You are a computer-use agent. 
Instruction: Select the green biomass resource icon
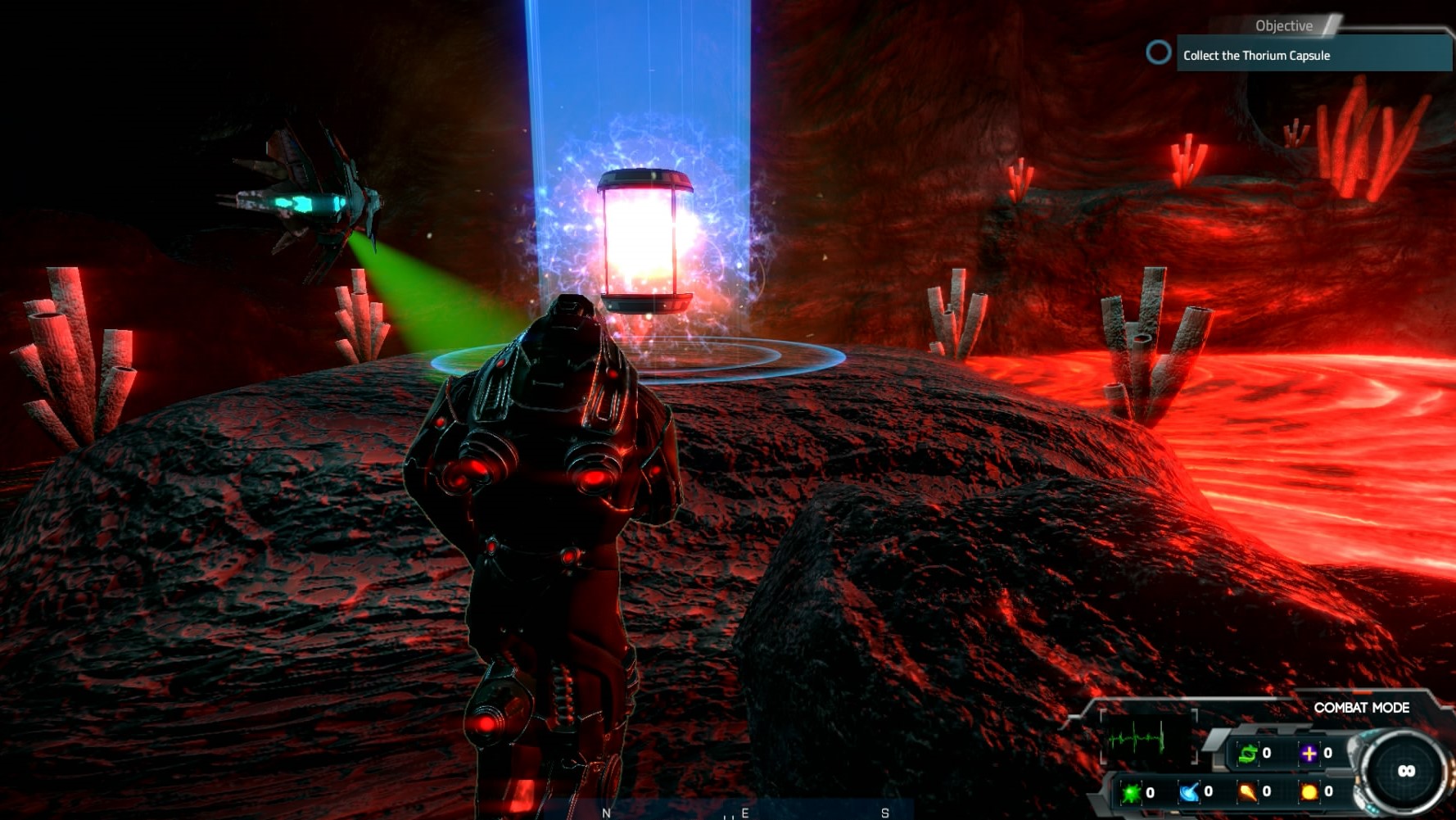1130,792
